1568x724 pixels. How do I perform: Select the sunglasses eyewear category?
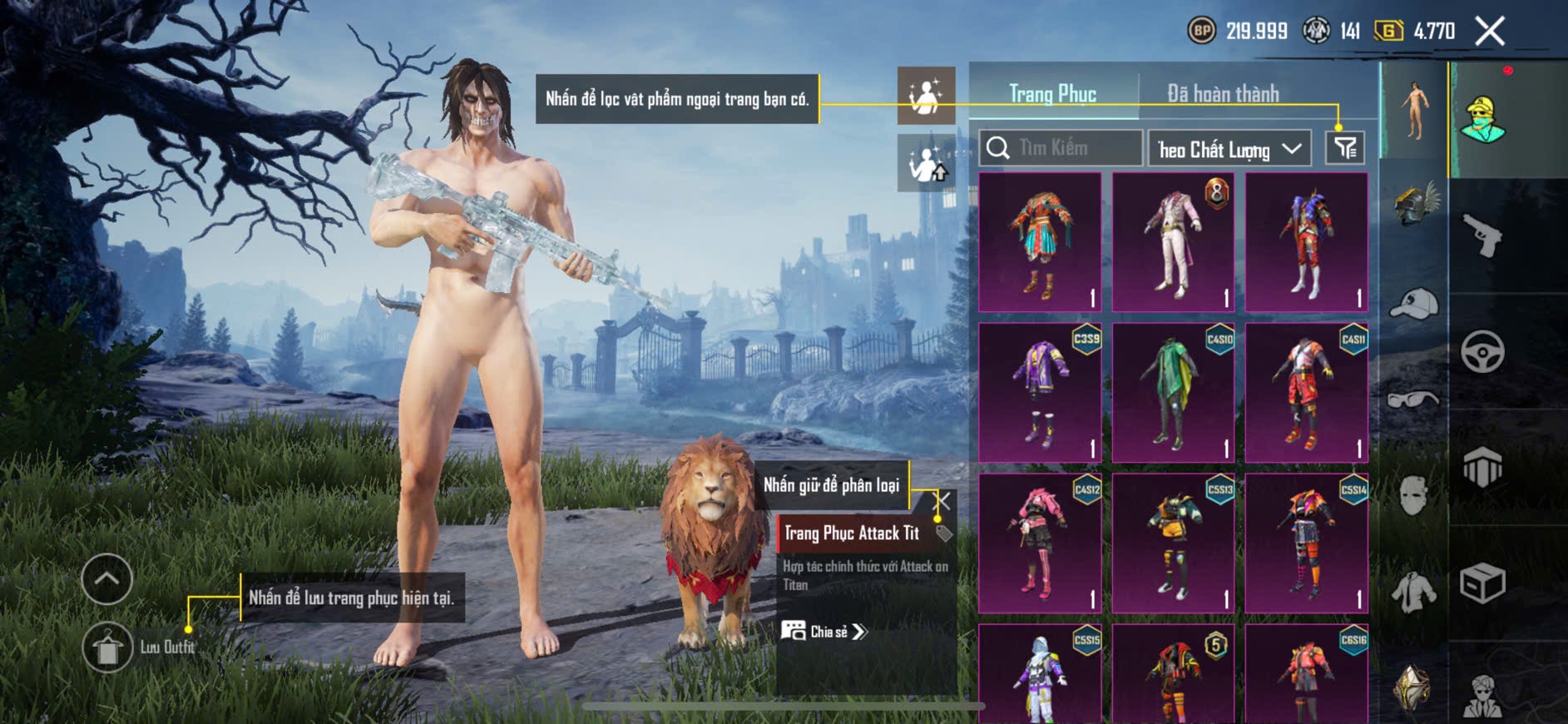1413,399
